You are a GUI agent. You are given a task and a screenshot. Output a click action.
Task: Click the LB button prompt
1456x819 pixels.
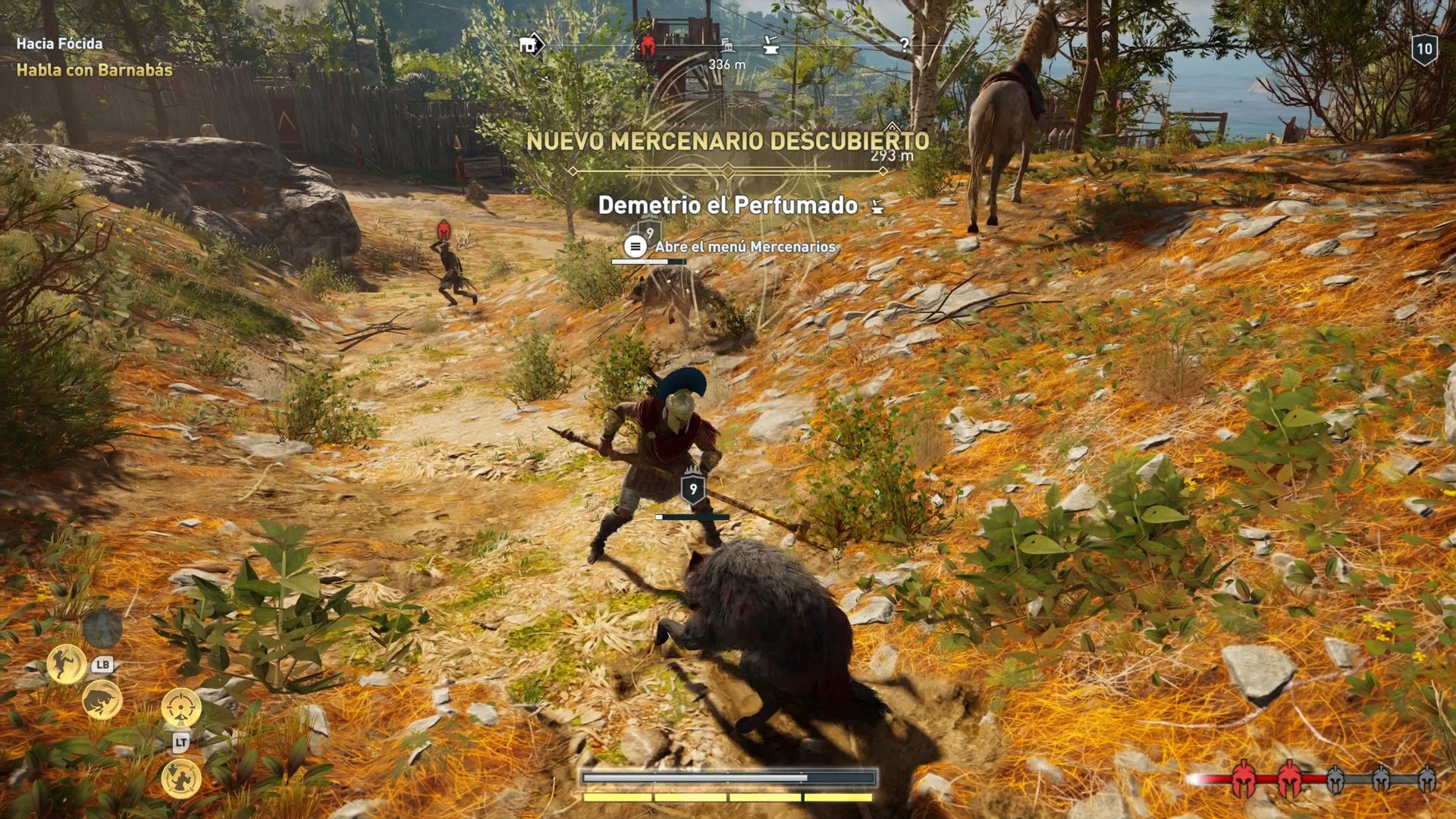click(103, 665)
